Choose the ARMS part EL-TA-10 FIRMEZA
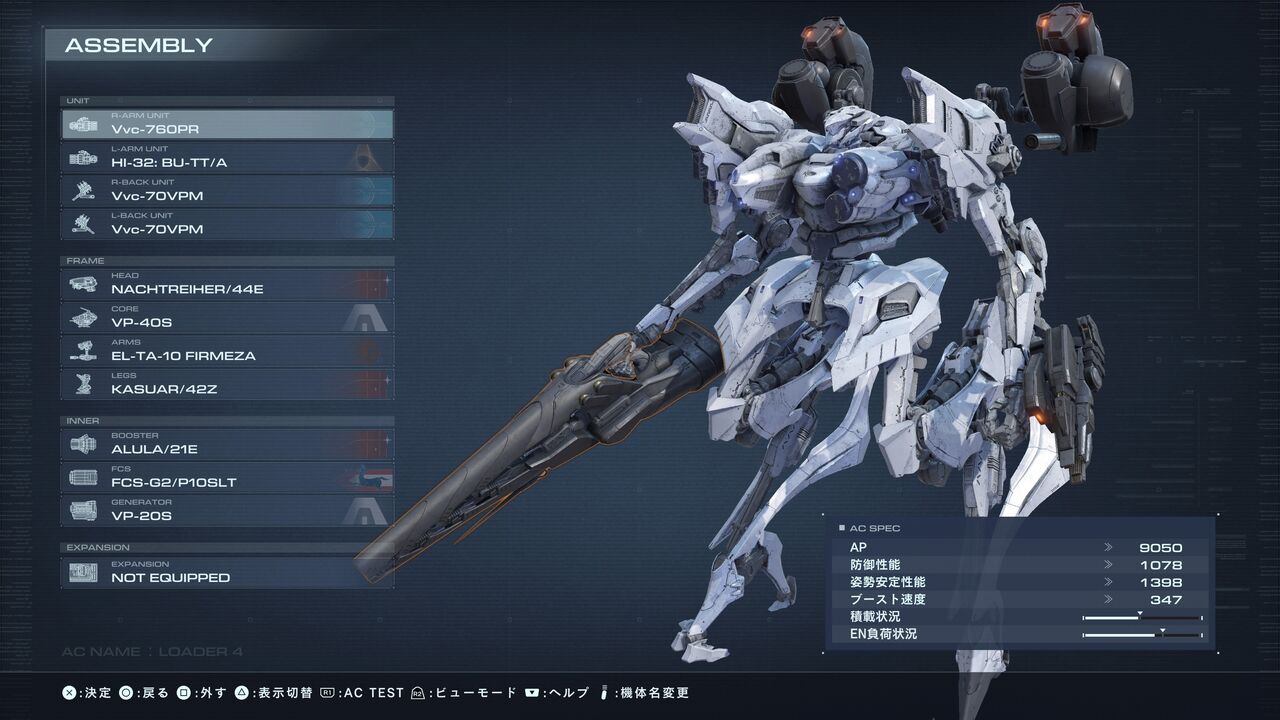This screenshot has width=1280, height=720. point(227,350)
